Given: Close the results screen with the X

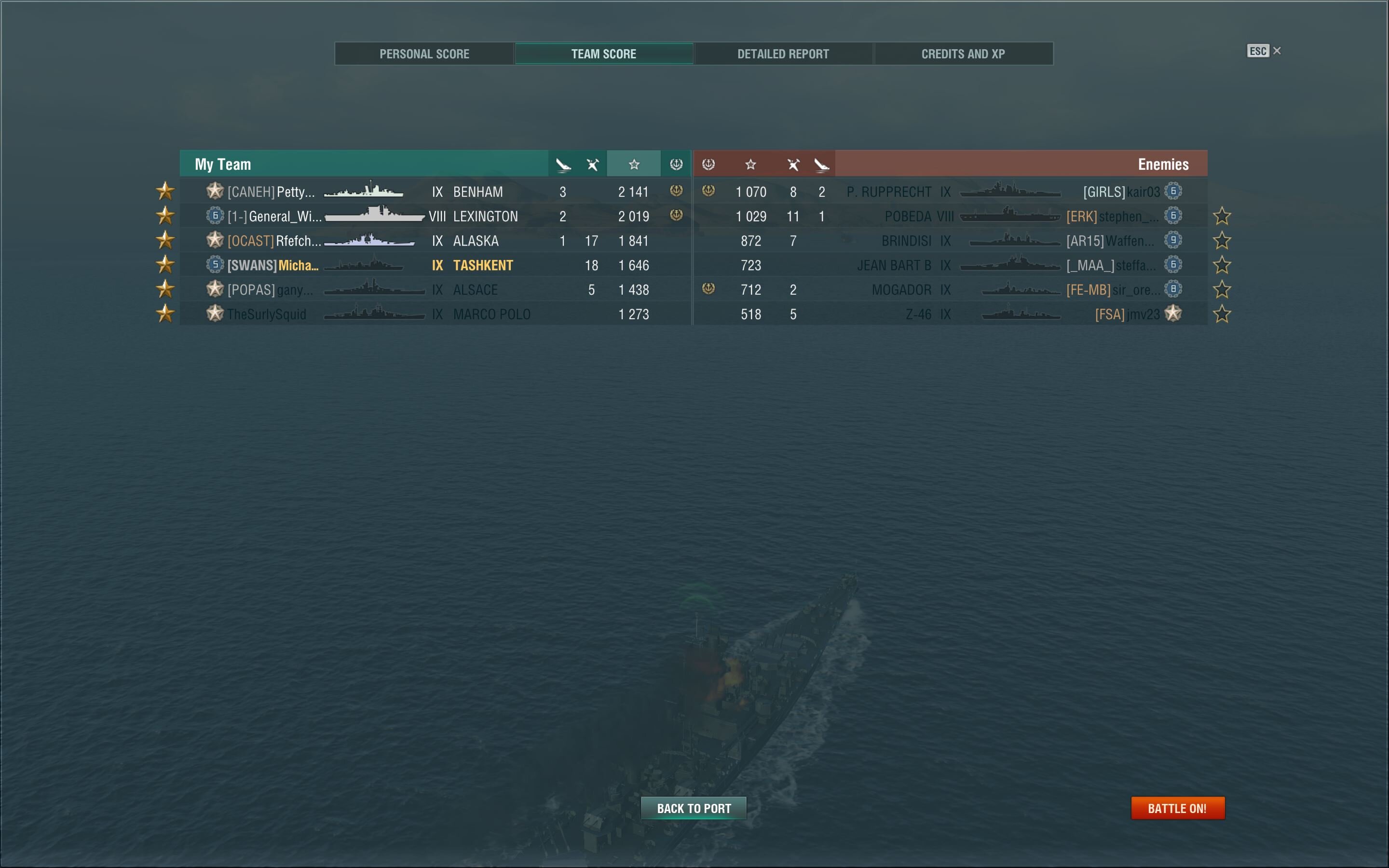Looking at the screenshot, I should coord(1277,51).
